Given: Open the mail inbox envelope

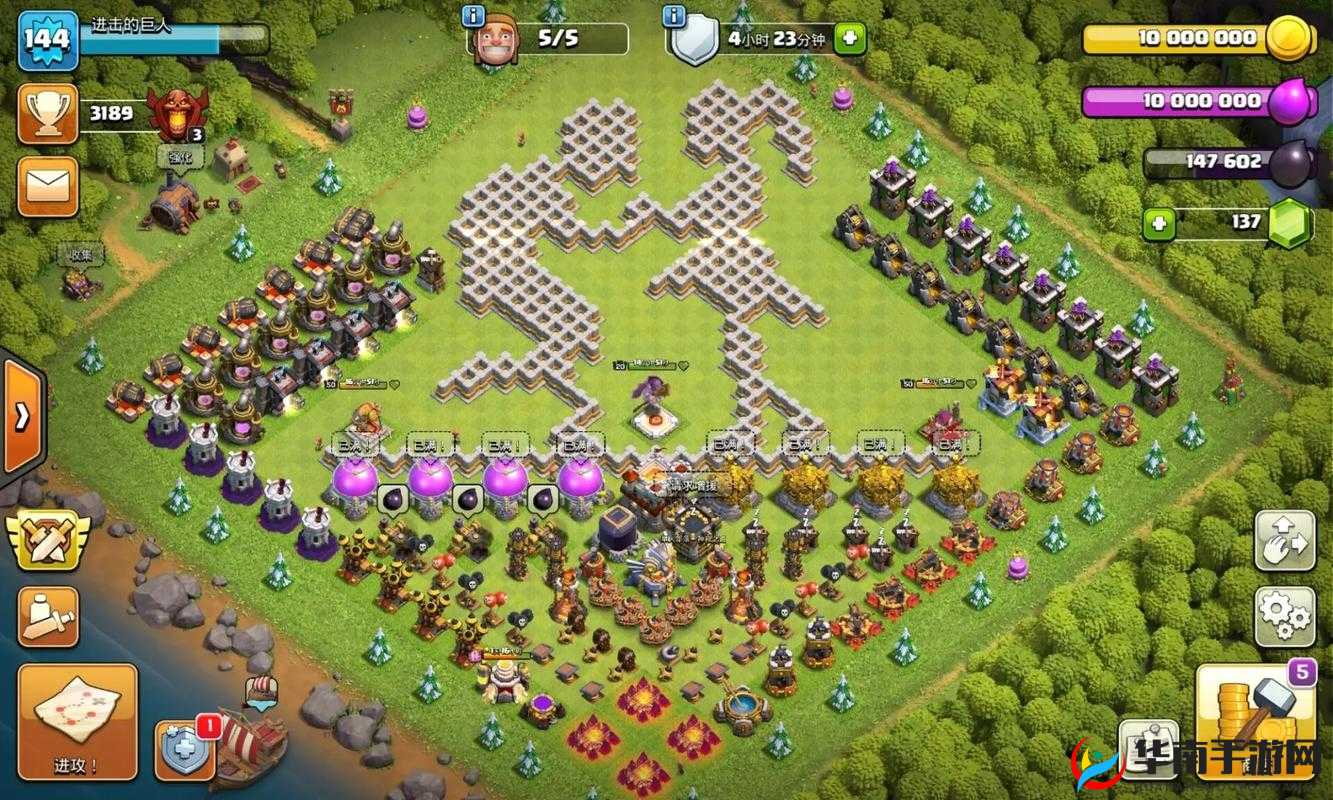Looking at the screenshot, I should 47,186.
